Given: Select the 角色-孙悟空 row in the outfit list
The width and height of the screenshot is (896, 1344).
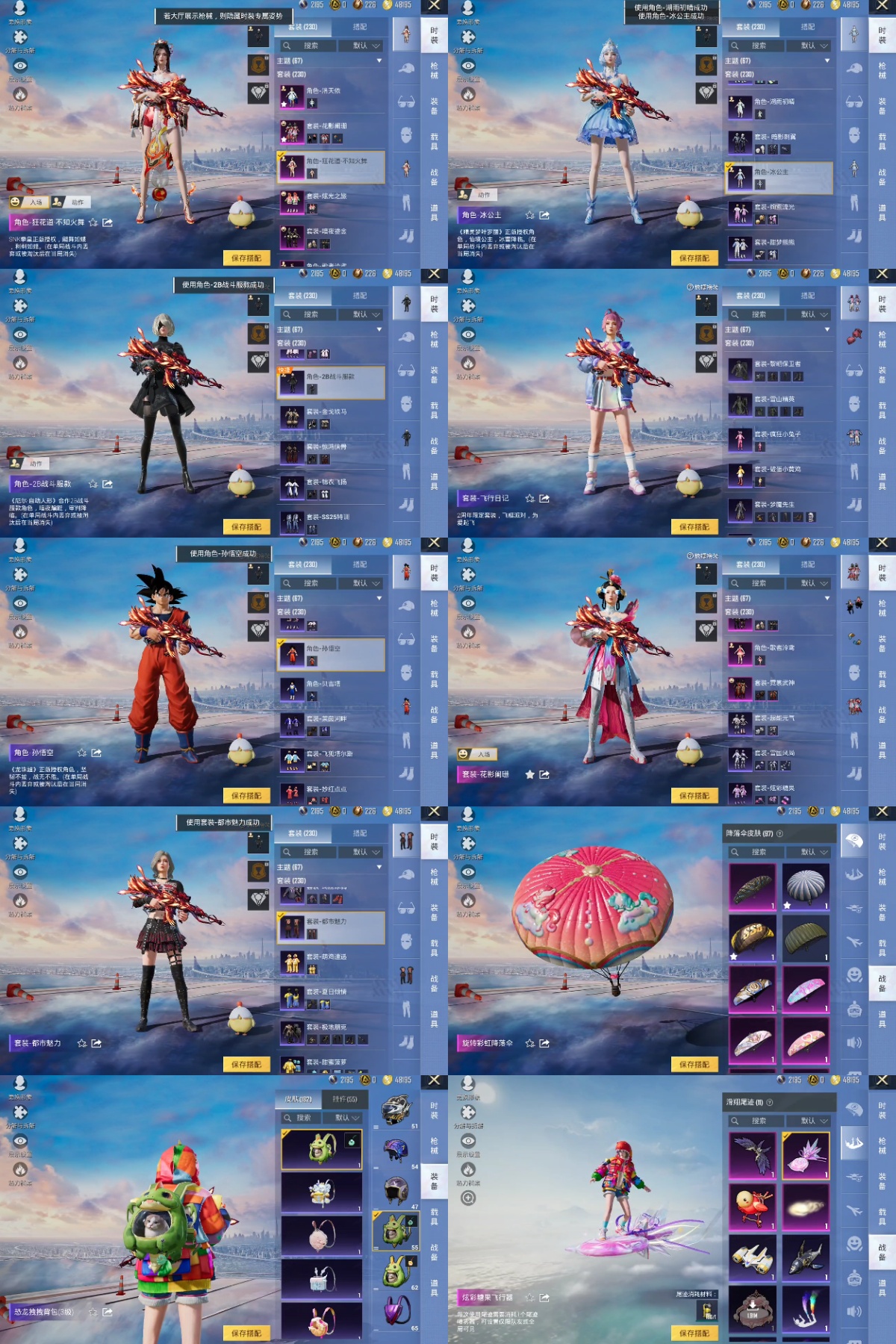Looking at the screenshot, I should pos(331,654).
